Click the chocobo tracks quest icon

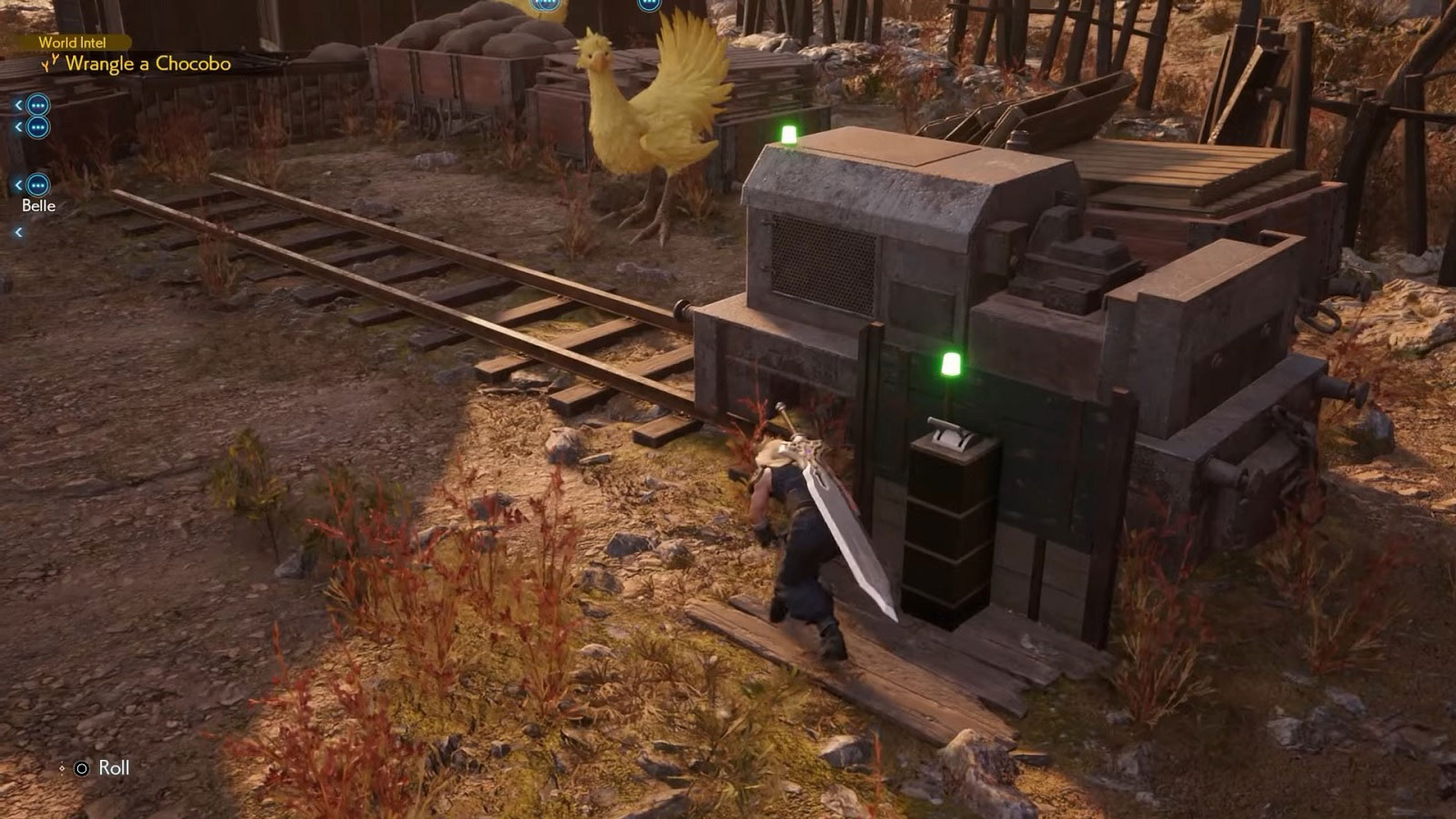click(x=52, y=65)
